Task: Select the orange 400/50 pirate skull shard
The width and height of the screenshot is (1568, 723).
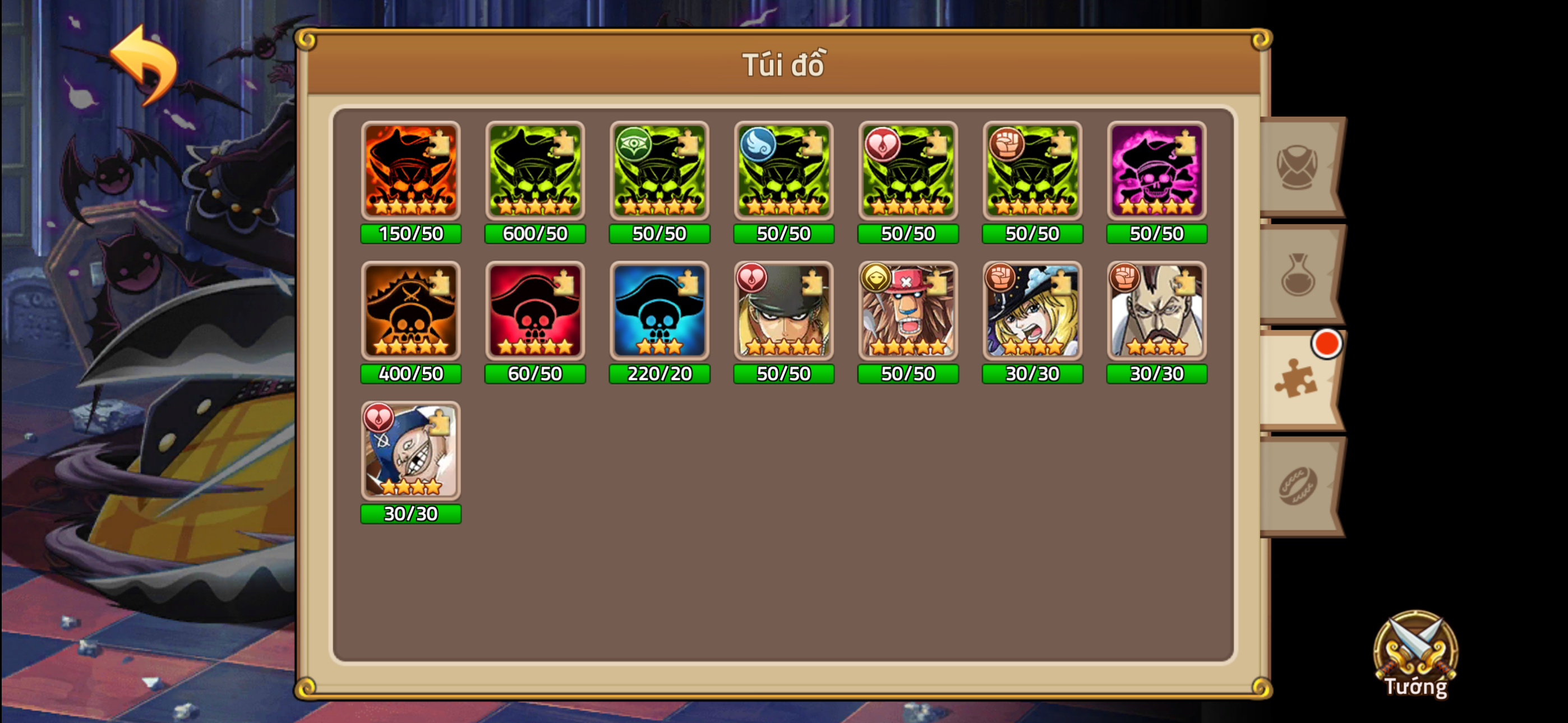Action: (411, 312)
